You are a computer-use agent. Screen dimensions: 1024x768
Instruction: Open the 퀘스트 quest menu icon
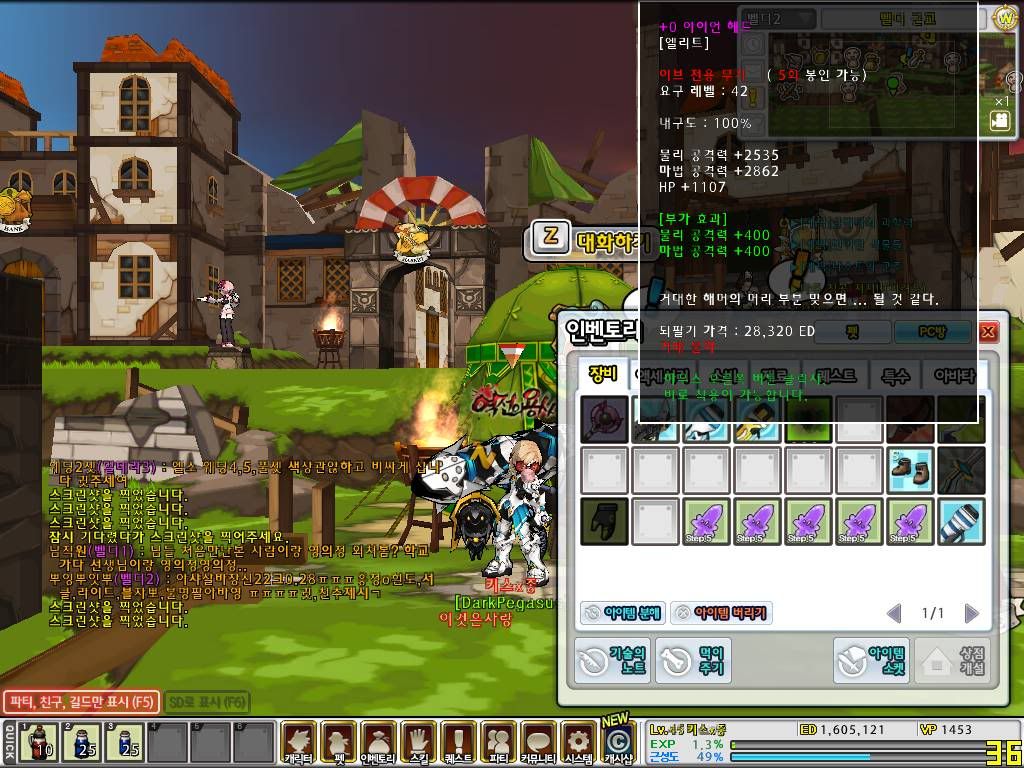(457, 743)
